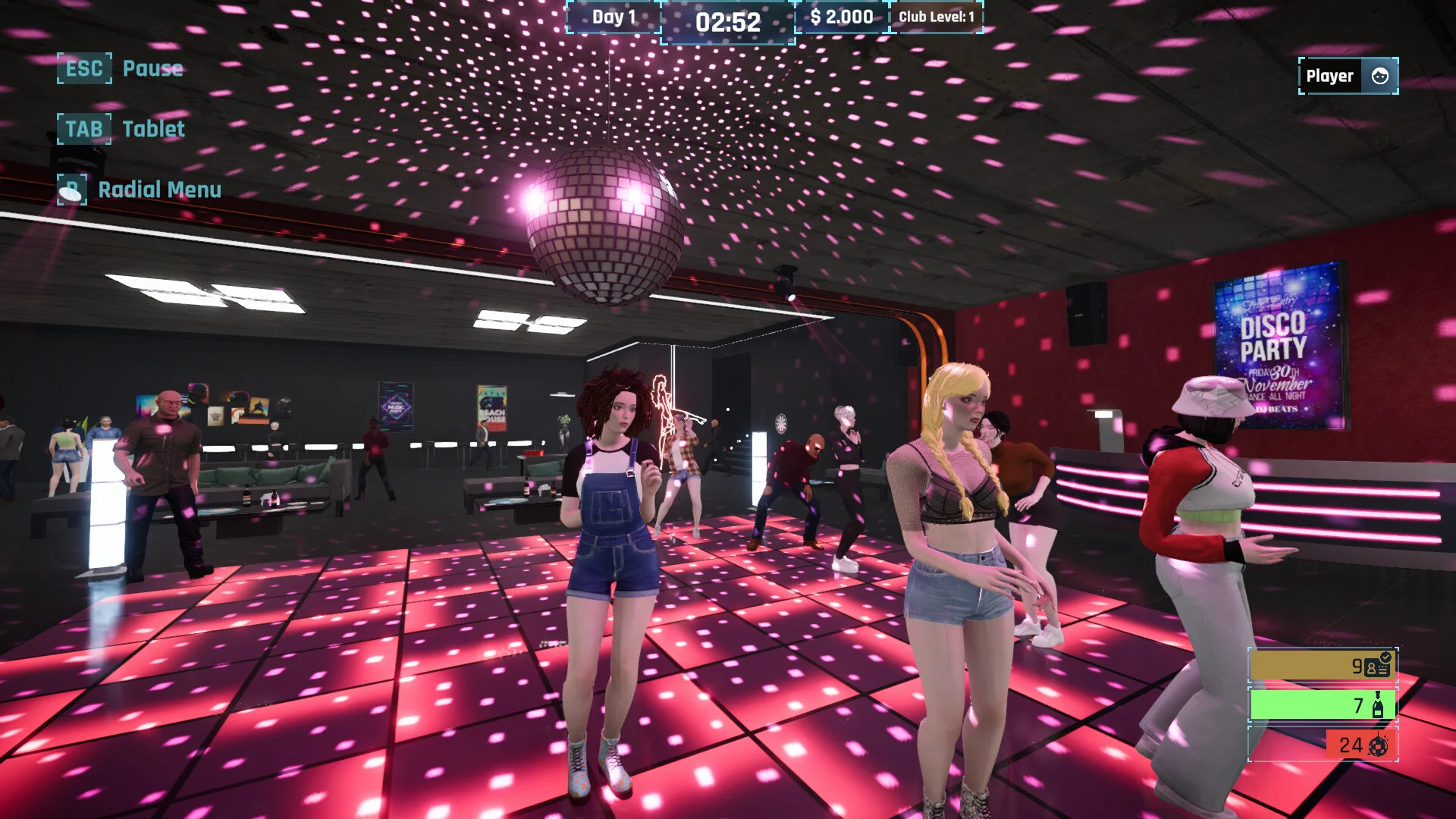The image size is (1456, 819).
Task: Select the B key icon for Radial Menu
Action: [x=72, y=190]
